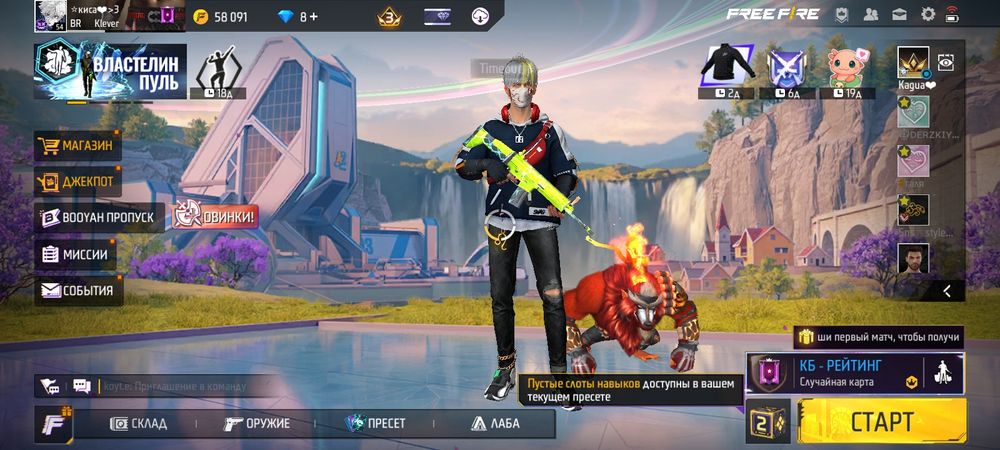Open the ДЖЕКПОТ menu

click(x=78, y=182)
